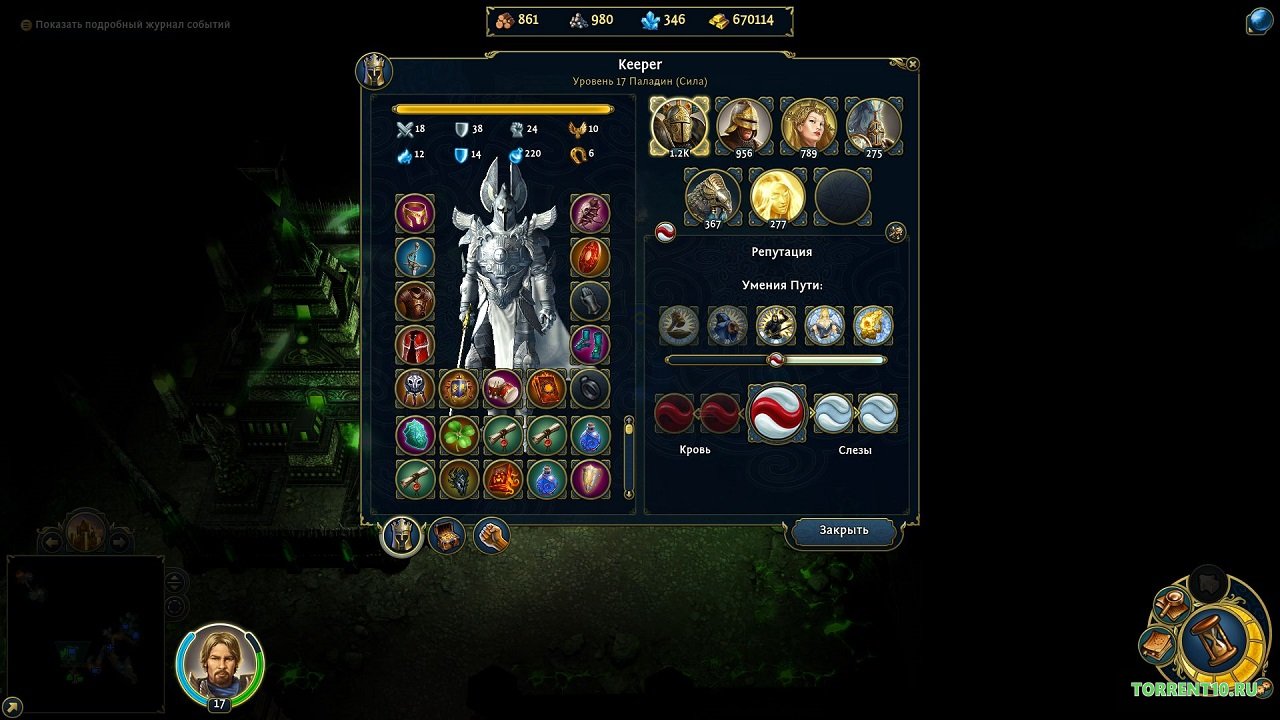This screenshot has width=1280, height=720.
Task: Select the teal boots equipment slot
Action: click(x=590, y=345)
